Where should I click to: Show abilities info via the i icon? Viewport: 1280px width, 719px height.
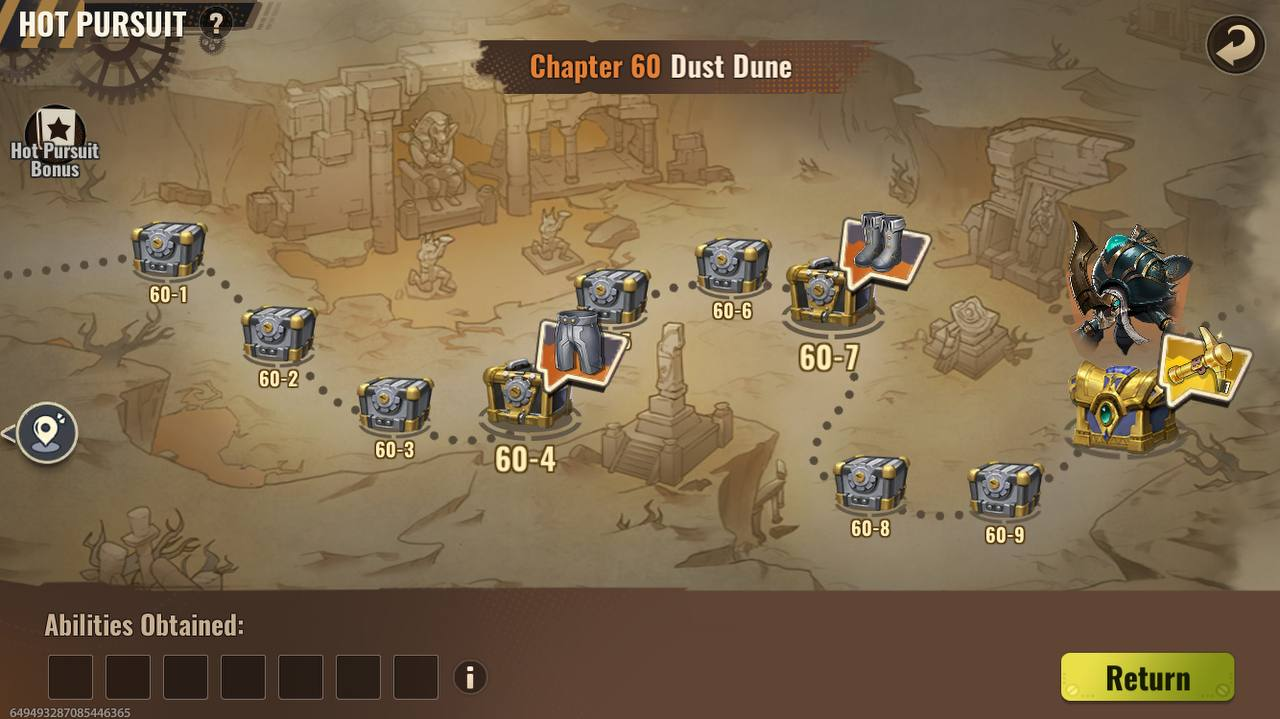[x=470, y=677]
